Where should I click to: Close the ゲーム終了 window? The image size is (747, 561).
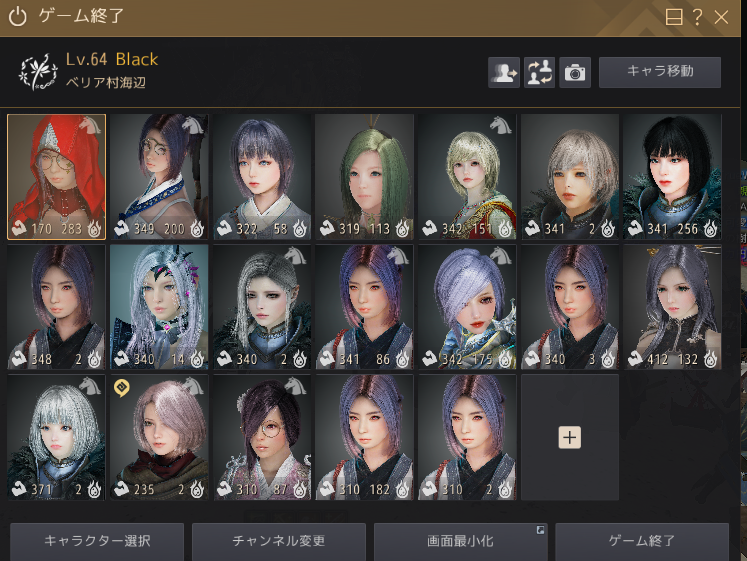(721, 17)
